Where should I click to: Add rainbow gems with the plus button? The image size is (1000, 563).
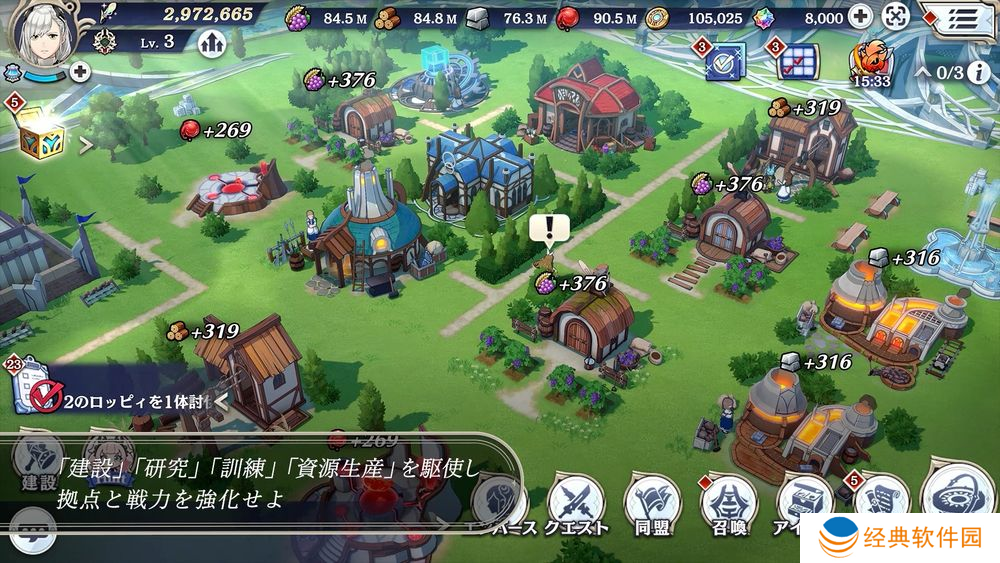click(860, 16)
